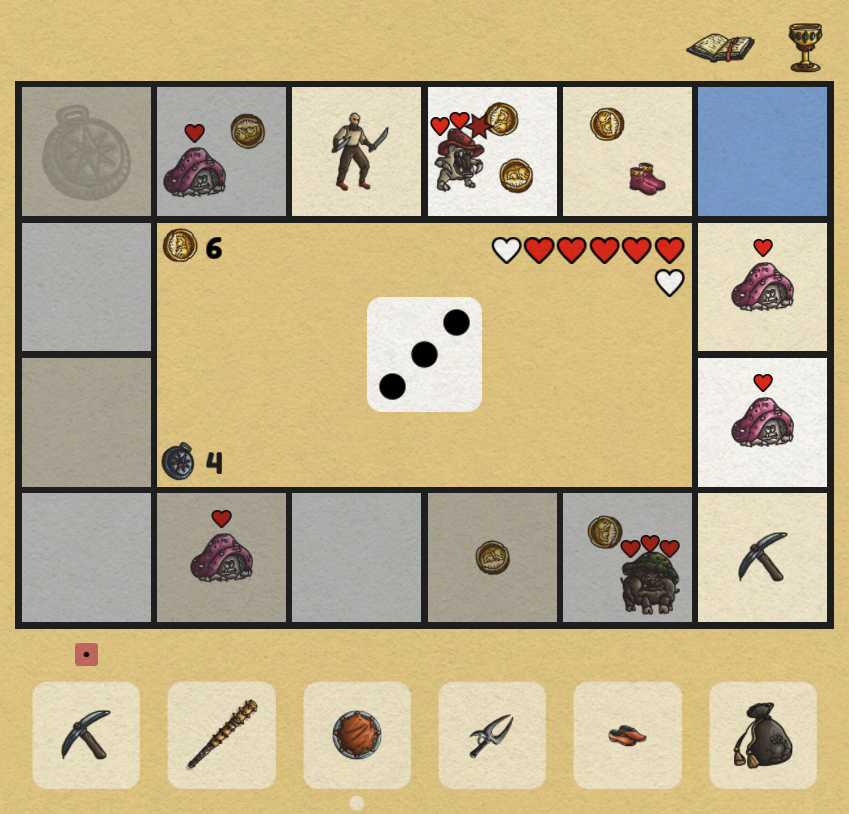Choose the tile holding a single coin
This screenshot has height=814, width=849.
492,557
